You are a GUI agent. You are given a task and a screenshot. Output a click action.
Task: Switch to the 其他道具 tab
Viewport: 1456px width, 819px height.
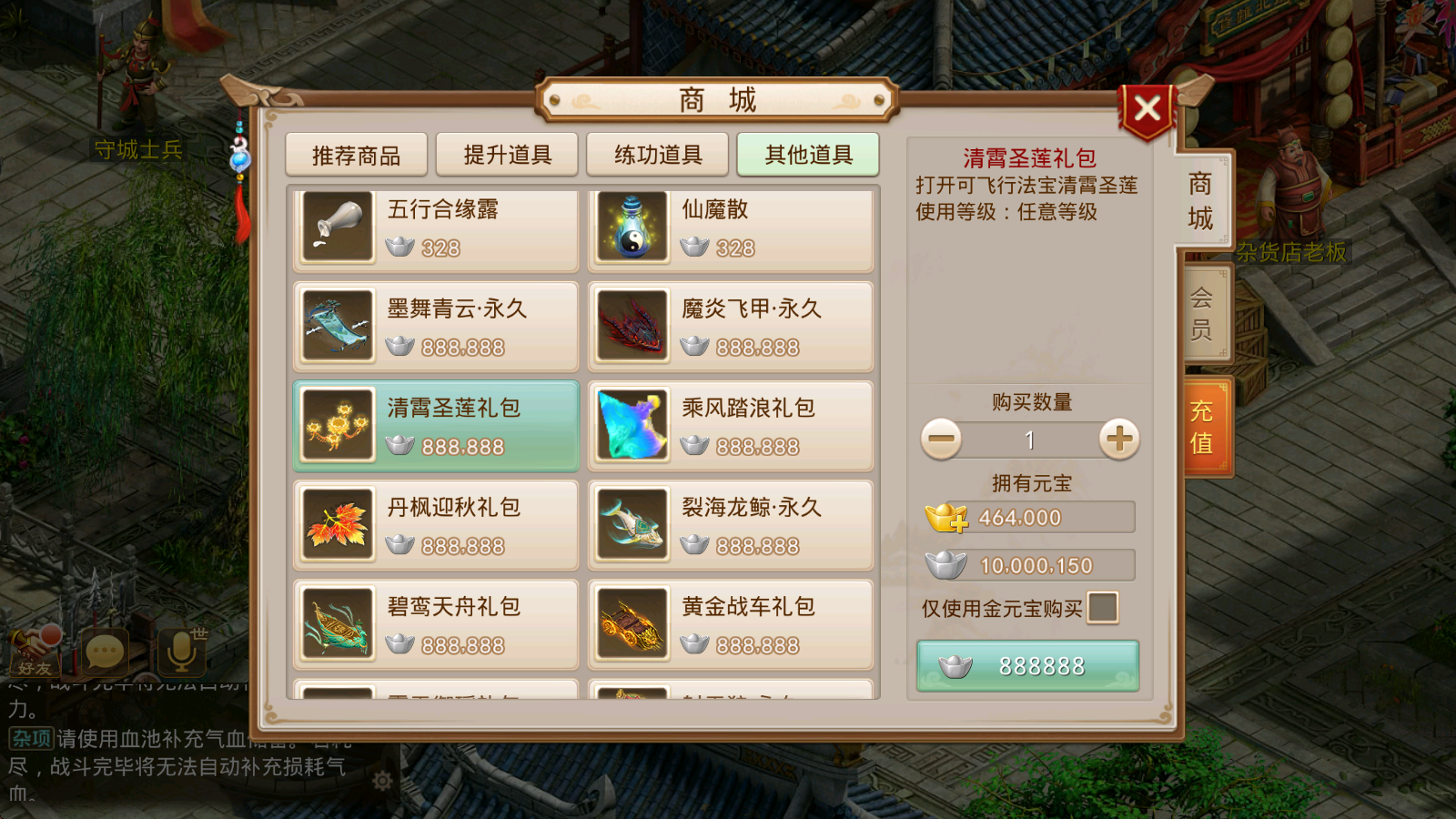coord(807,154)
